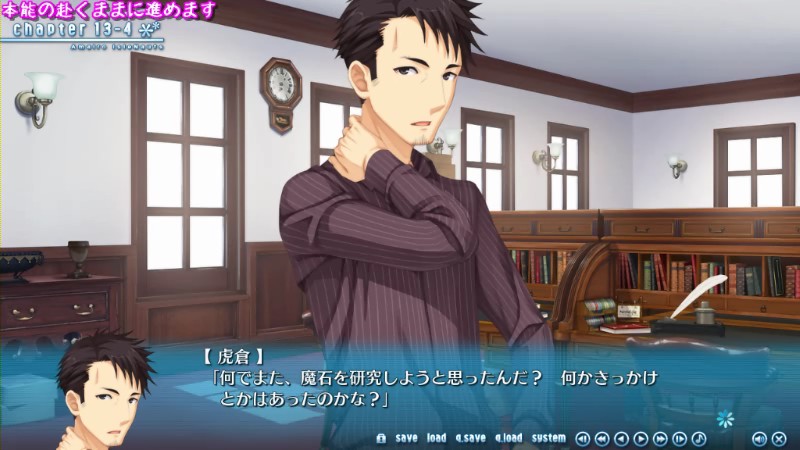Click the music note button
Screen dimensions: 800x450
(x=699, y=438)
